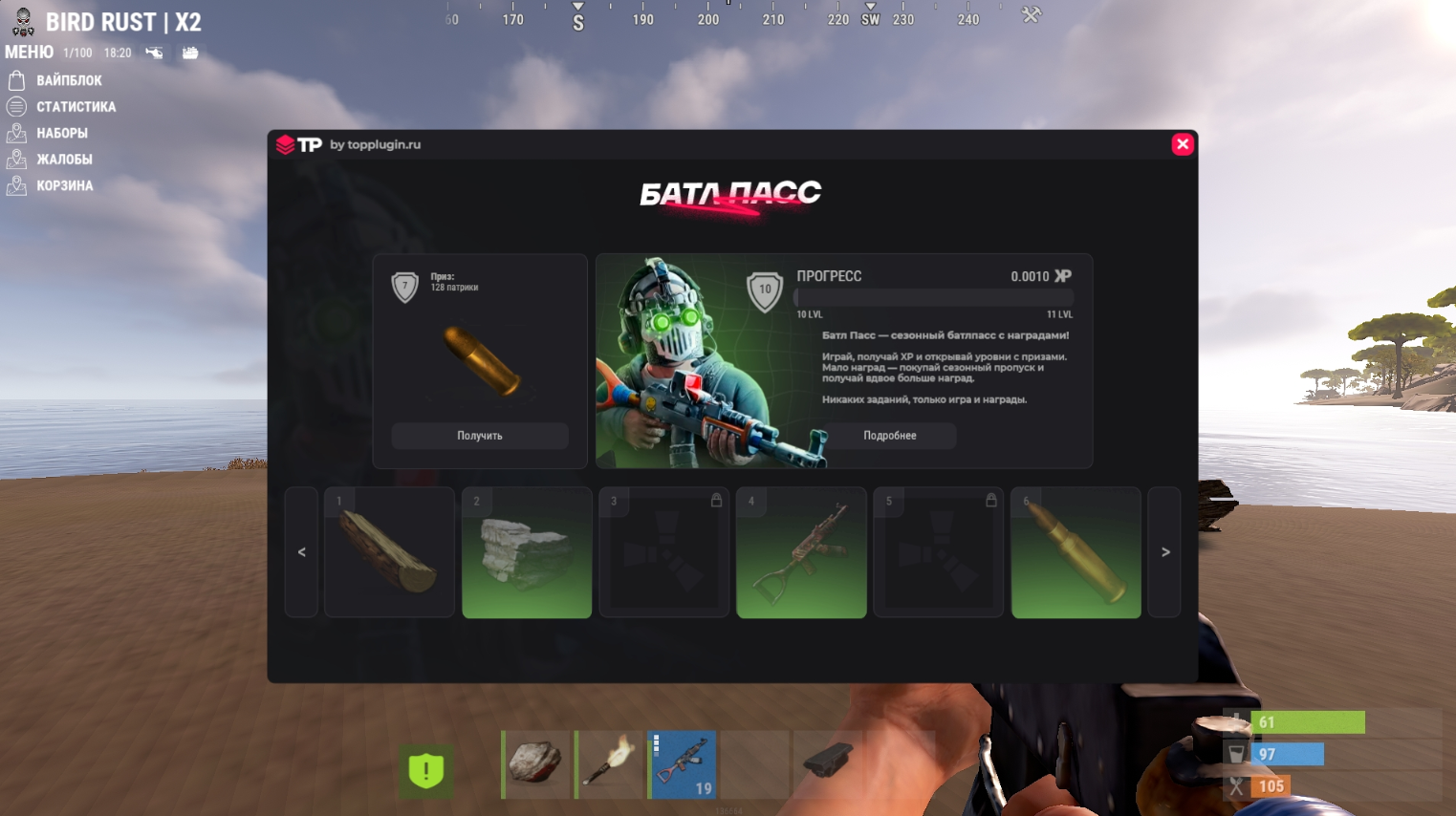Select the level 6 rifle bullet reward
Image resolution: width=1456 pixels, height=816 pixels.
[x=1076, y=552]
